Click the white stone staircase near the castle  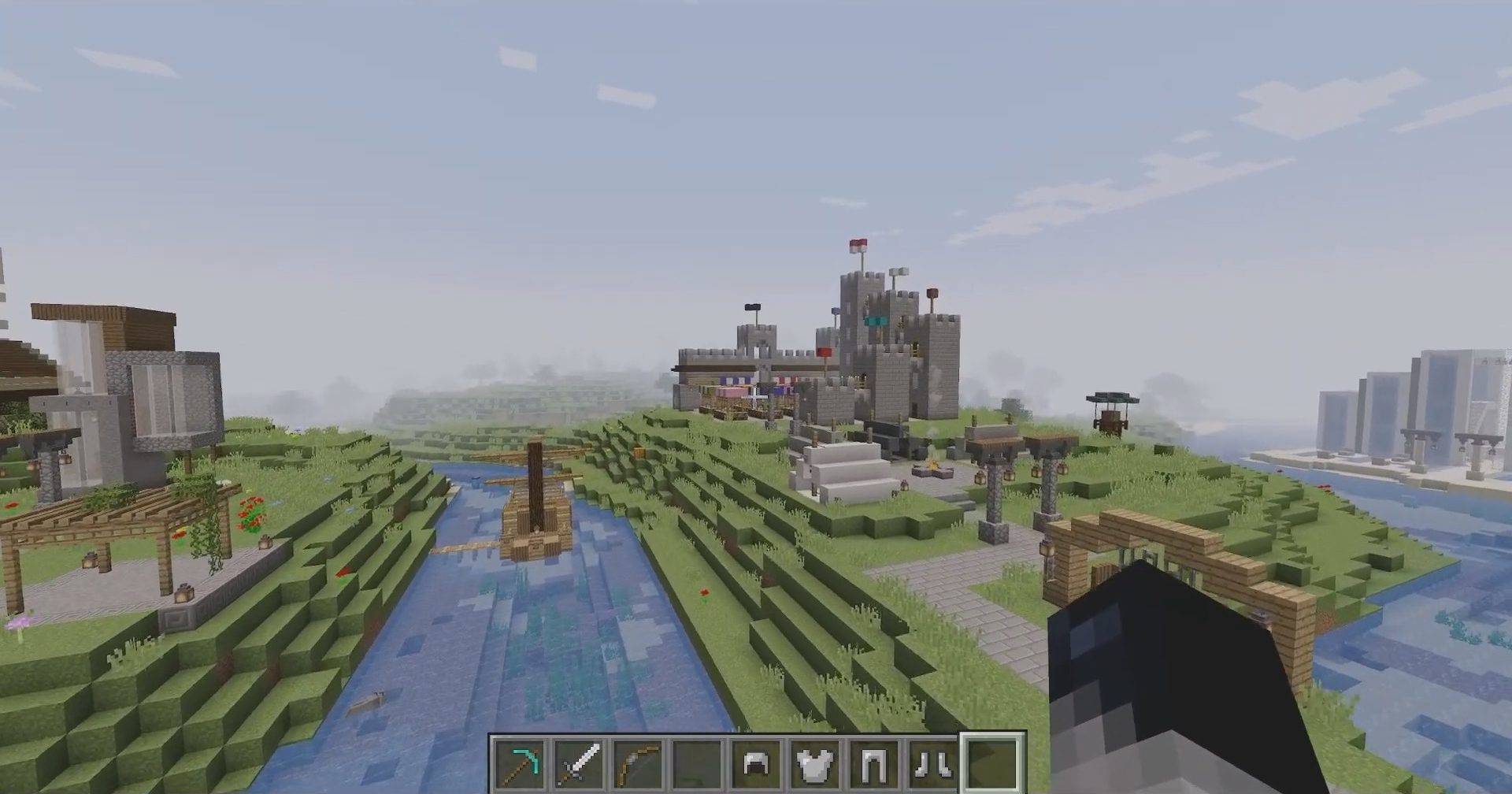coord(847,469)
